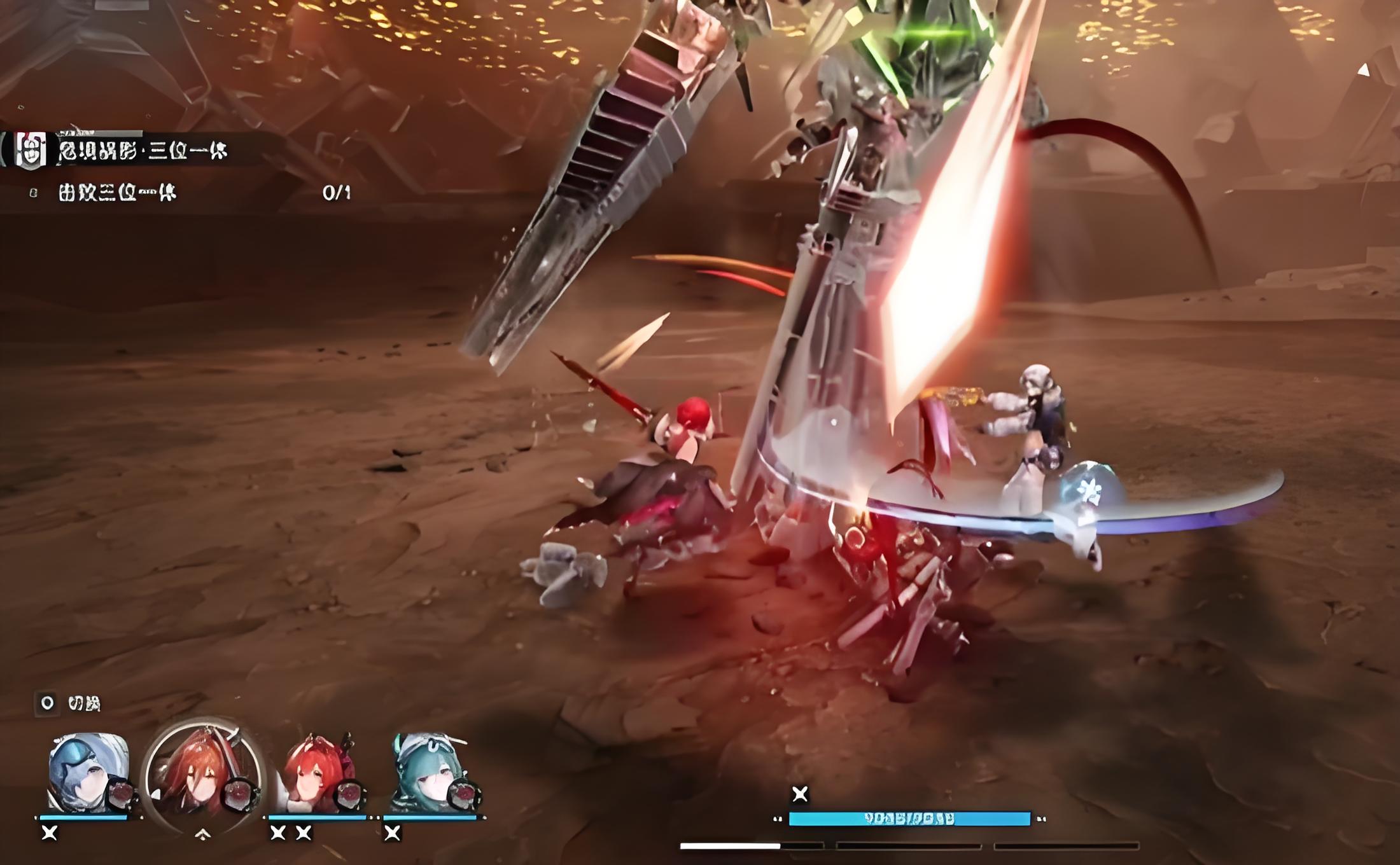This screenshot has height=865, width=1400.
Task: Select the circled active red-haired portrait
Action: pyautogui.click(x=202, y=774)
